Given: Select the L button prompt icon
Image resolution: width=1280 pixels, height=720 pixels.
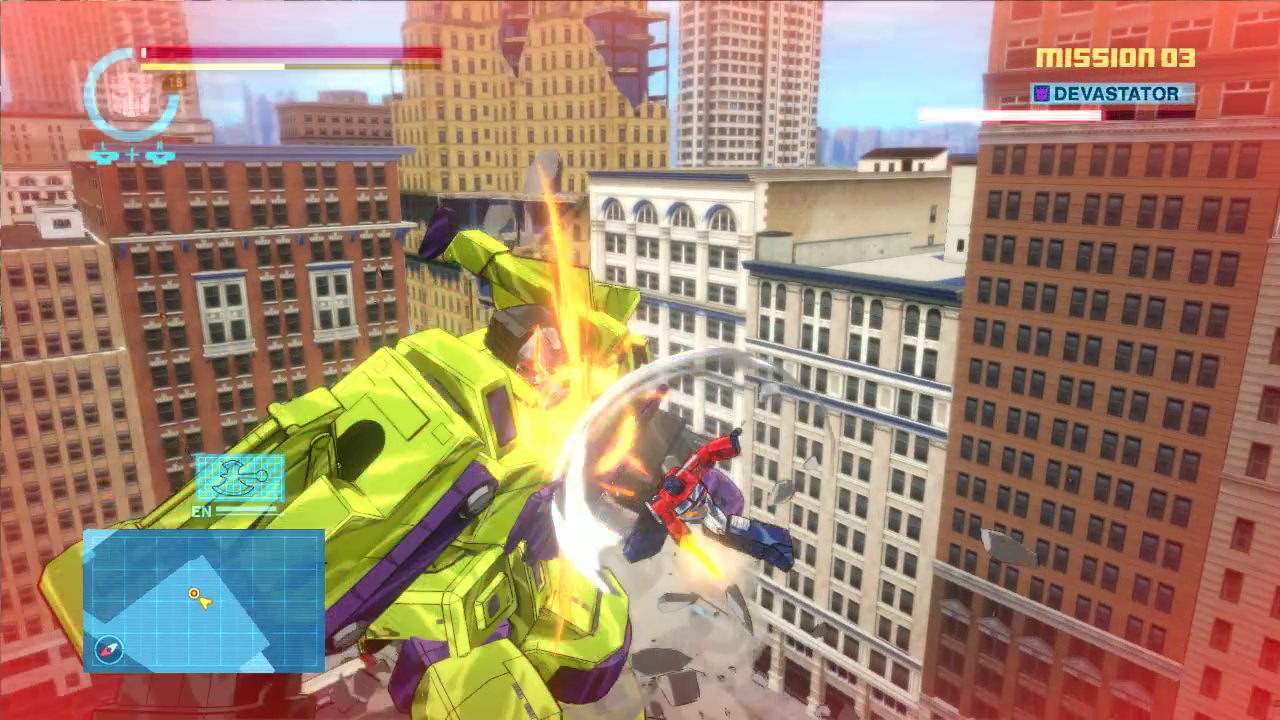Looking at the screenshot, I should [104, 155].
